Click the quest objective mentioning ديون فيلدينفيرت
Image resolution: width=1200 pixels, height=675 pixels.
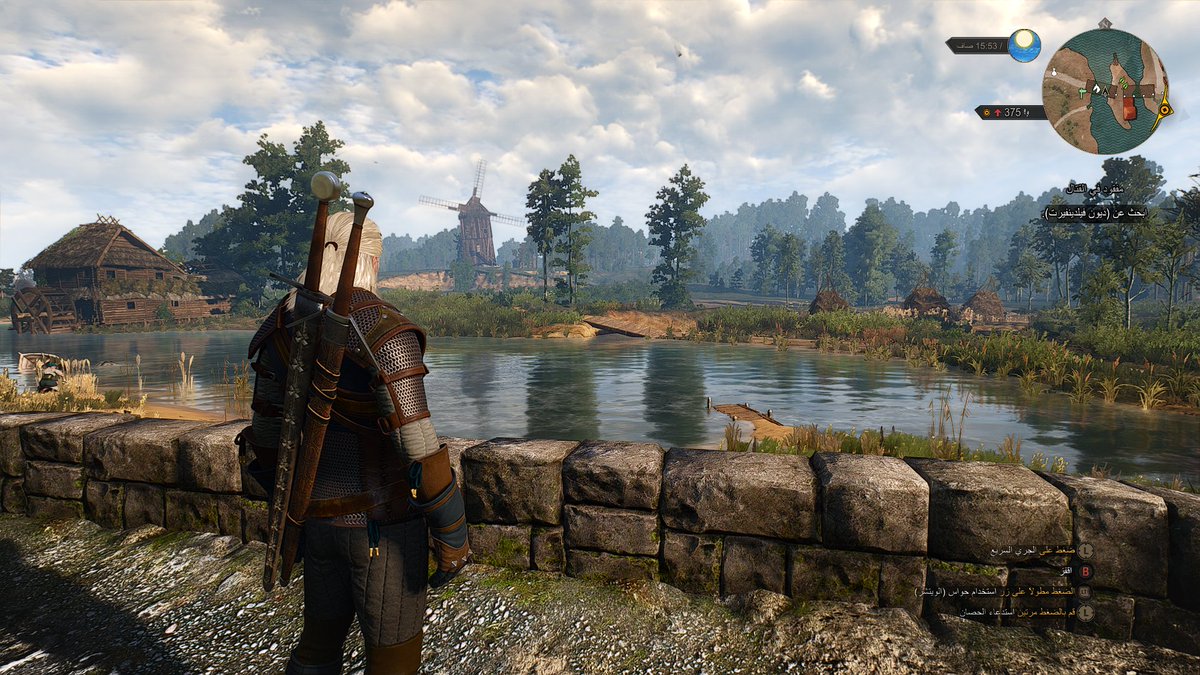coord(1095,214)
